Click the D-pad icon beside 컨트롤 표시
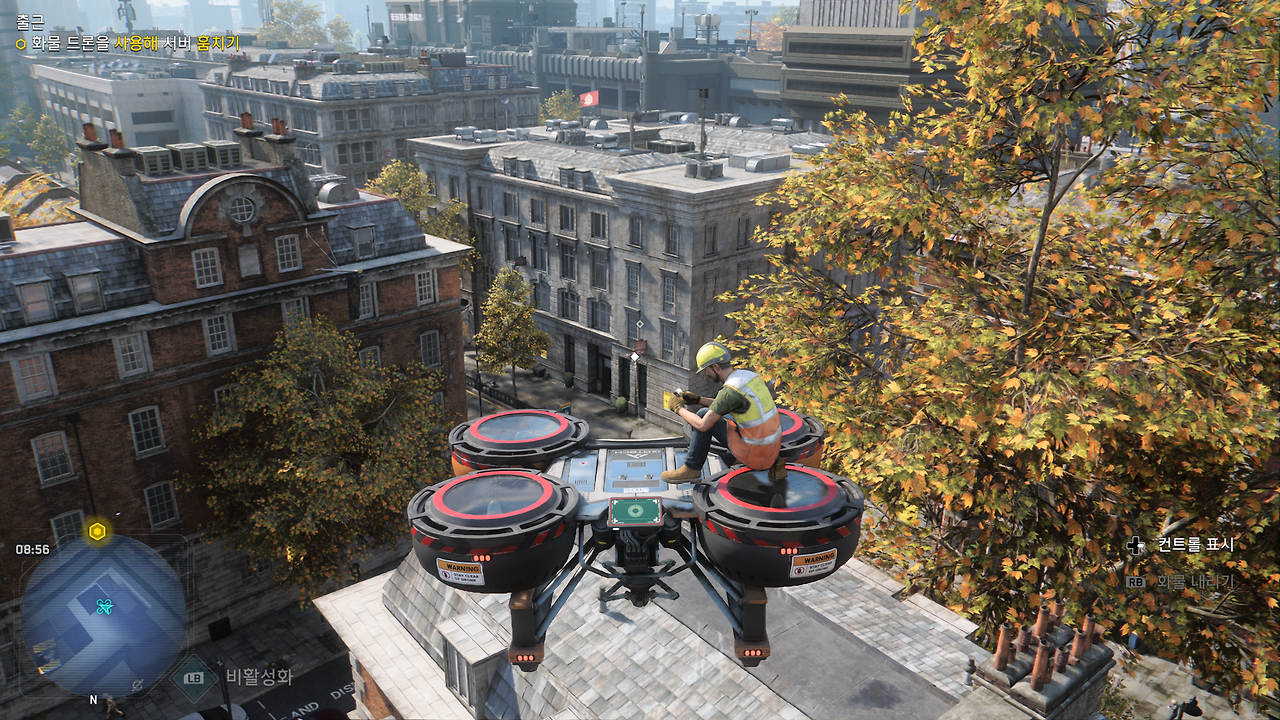1280x720 pixels. pyautogui.click(x=1136, y=544)
